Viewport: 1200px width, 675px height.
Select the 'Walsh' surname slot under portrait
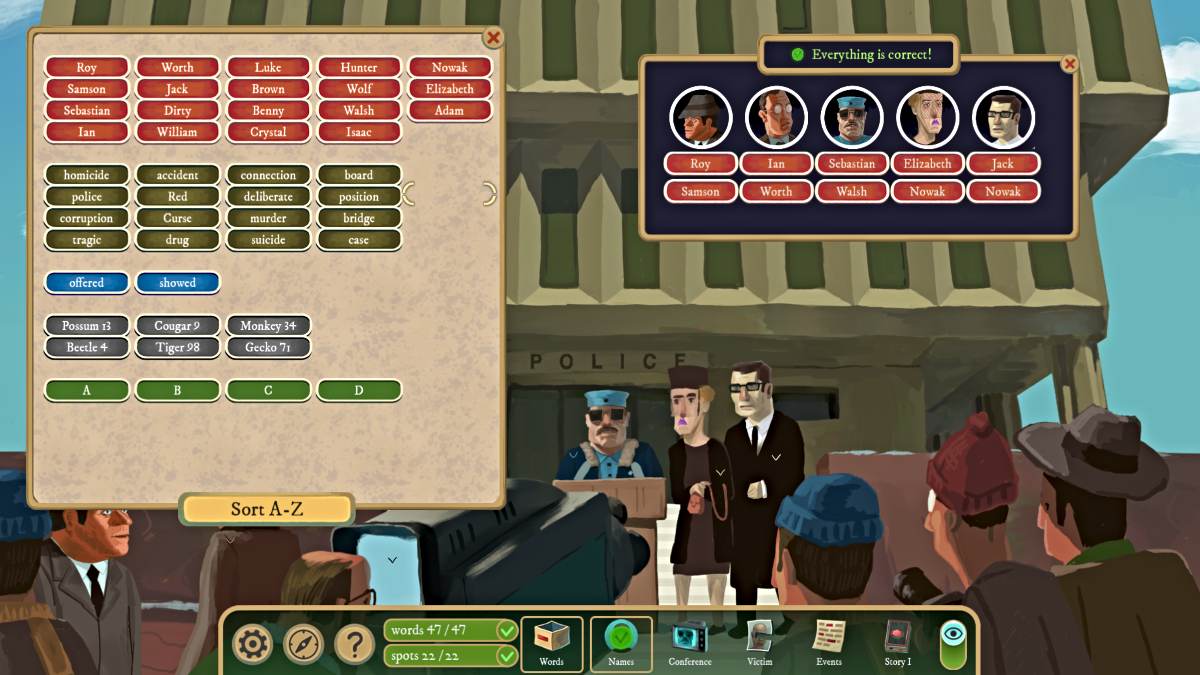[x=852, y=191]
